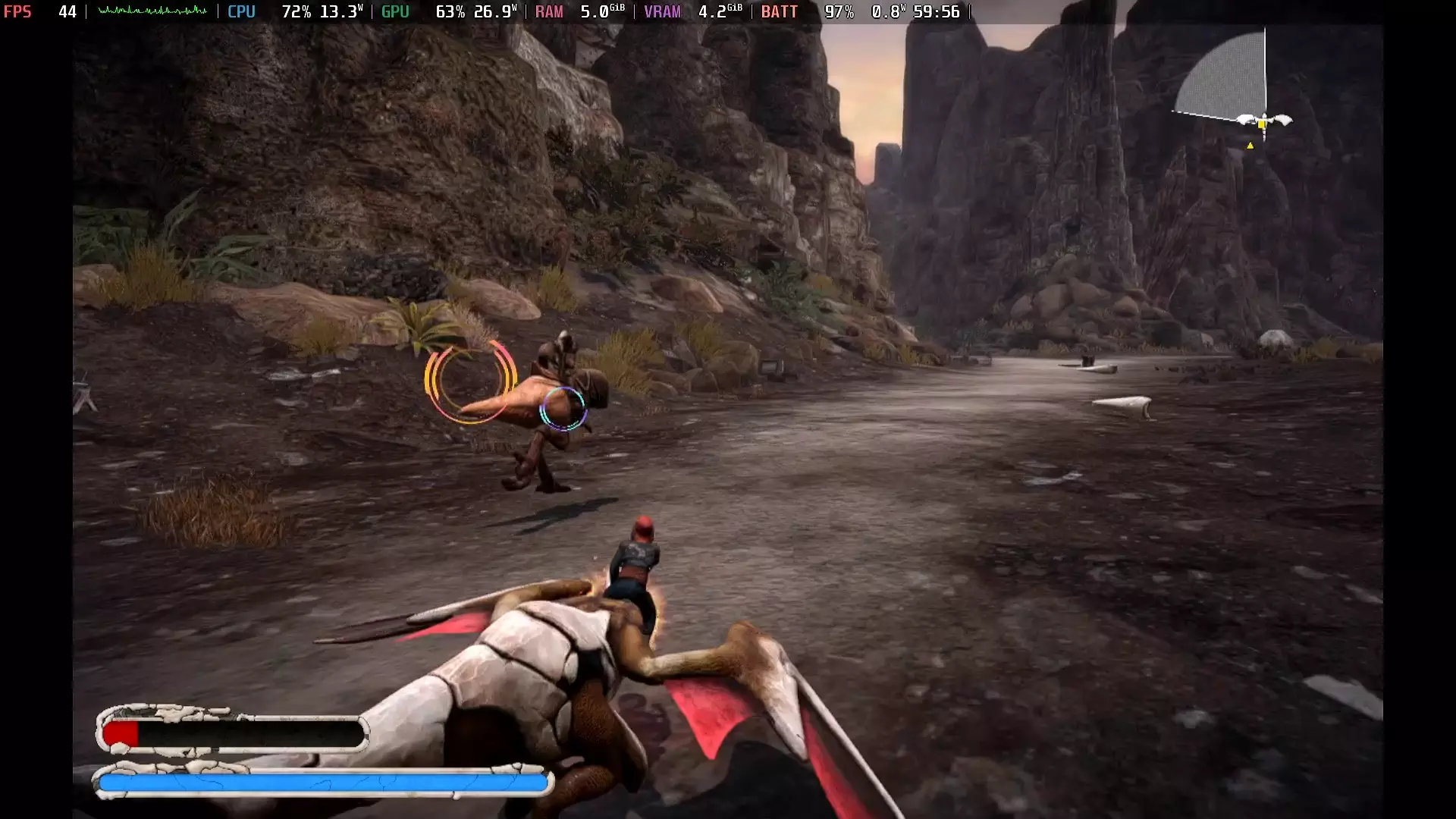Click the yellow enemy marker on the minimap
1456x819 pixels.
pyautogui.click(x=1250, y=146)
